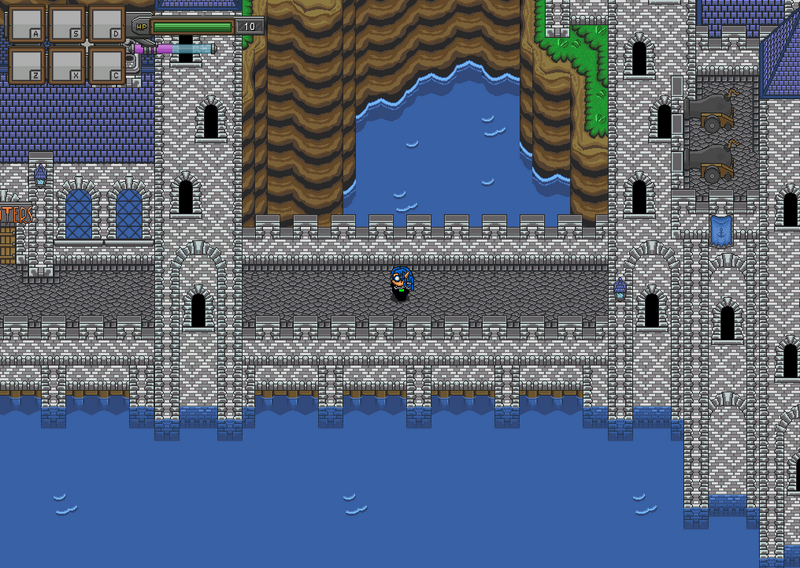
Task: Pick the skill slot labeled C
Action: point(106,65)
